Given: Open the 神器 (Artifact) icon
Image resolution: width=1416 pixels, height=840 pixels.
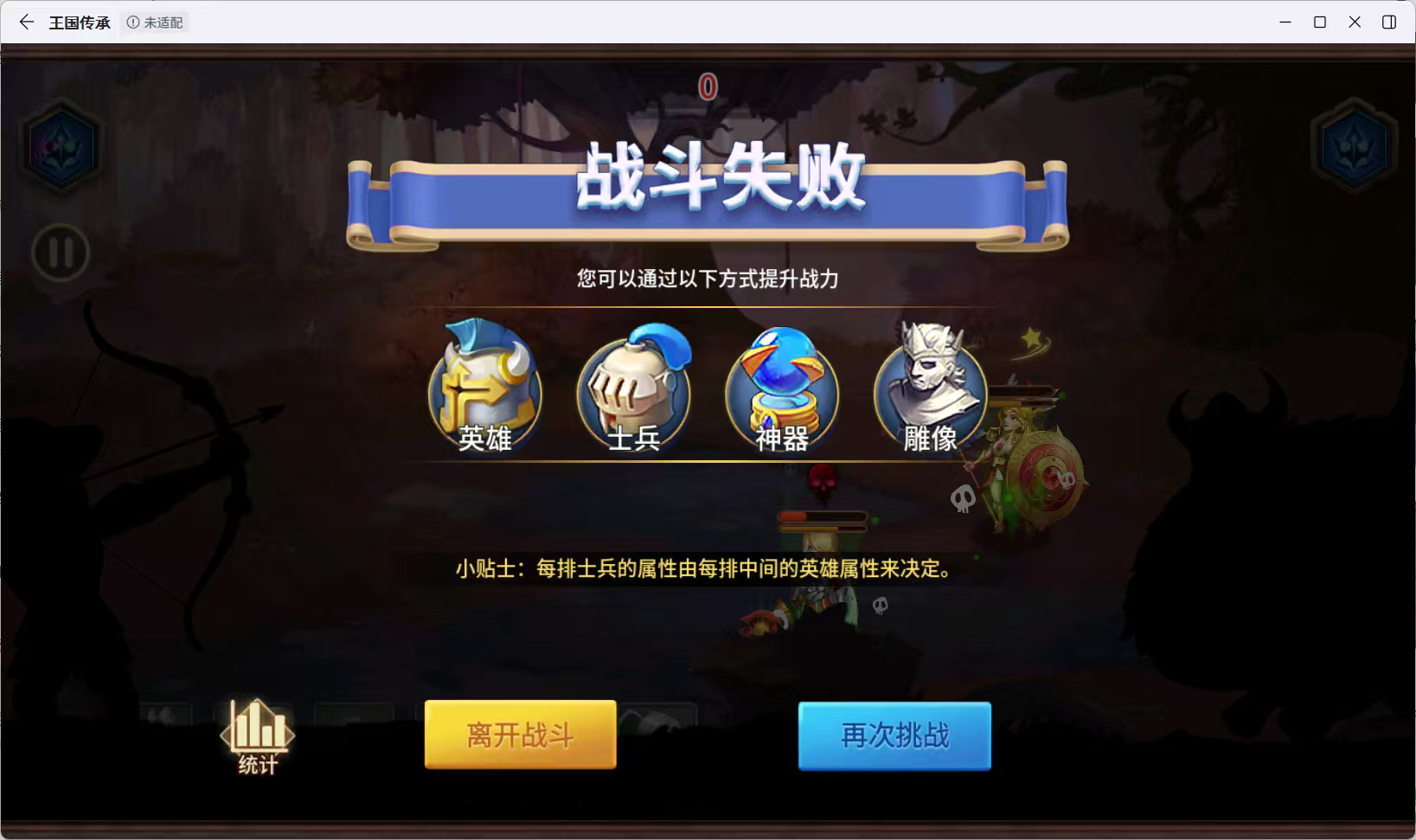Looking at the screenshot, I should (781, 389).
